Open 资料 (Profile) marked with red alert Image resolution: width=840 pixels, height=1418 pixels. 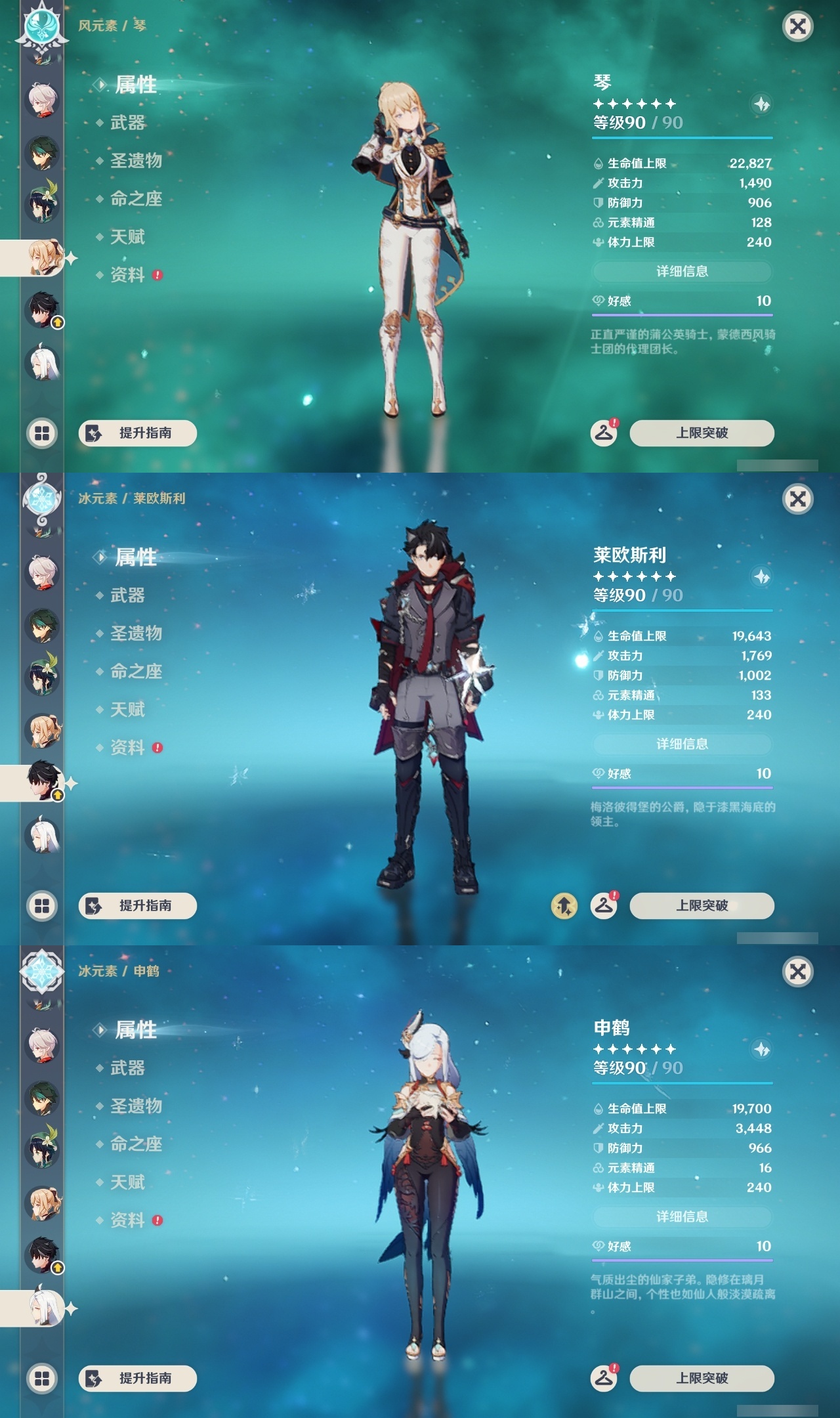point(129,275)
